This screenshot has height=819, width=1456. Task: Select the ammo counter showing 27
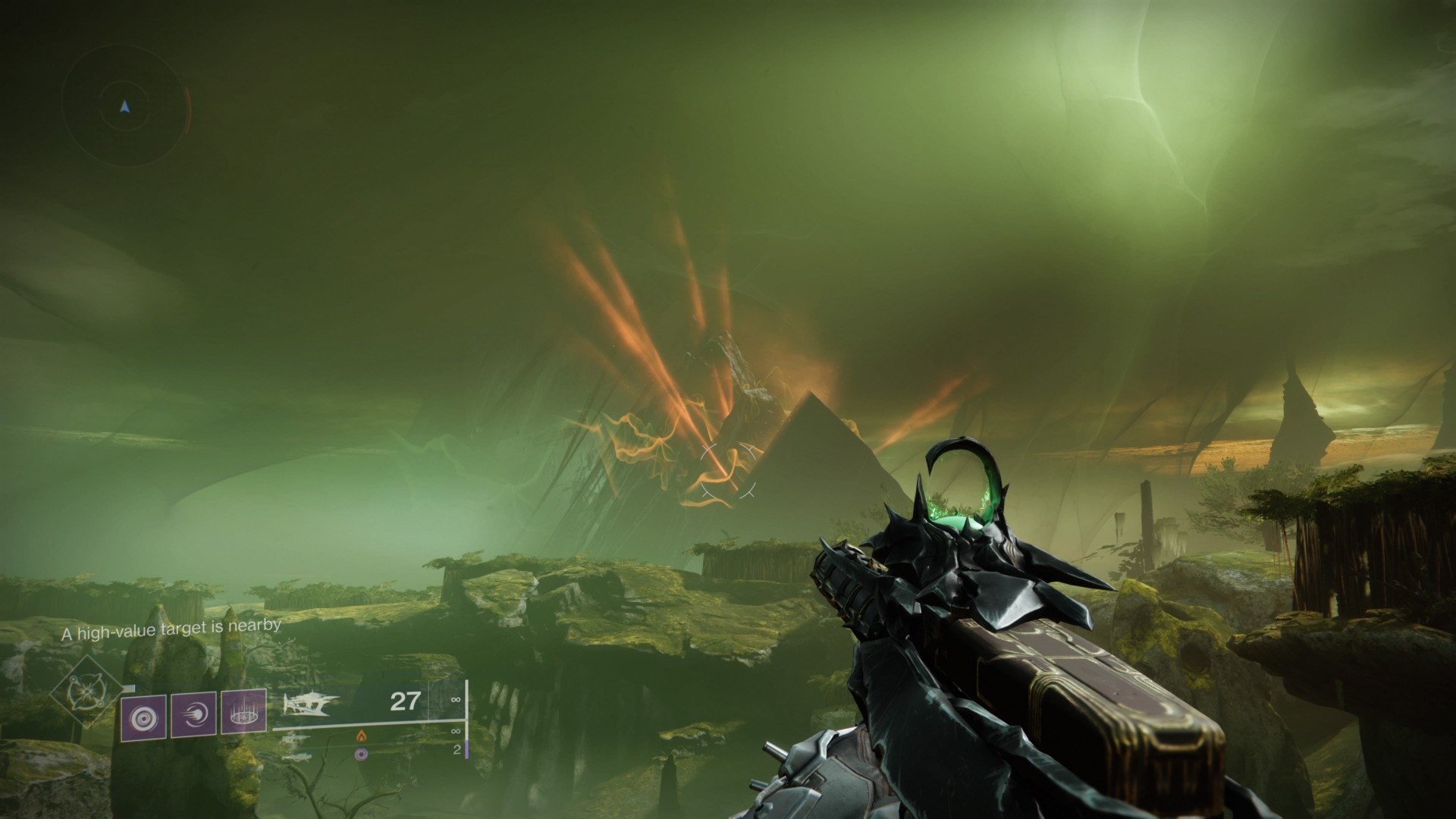click(x=405, y=701)
